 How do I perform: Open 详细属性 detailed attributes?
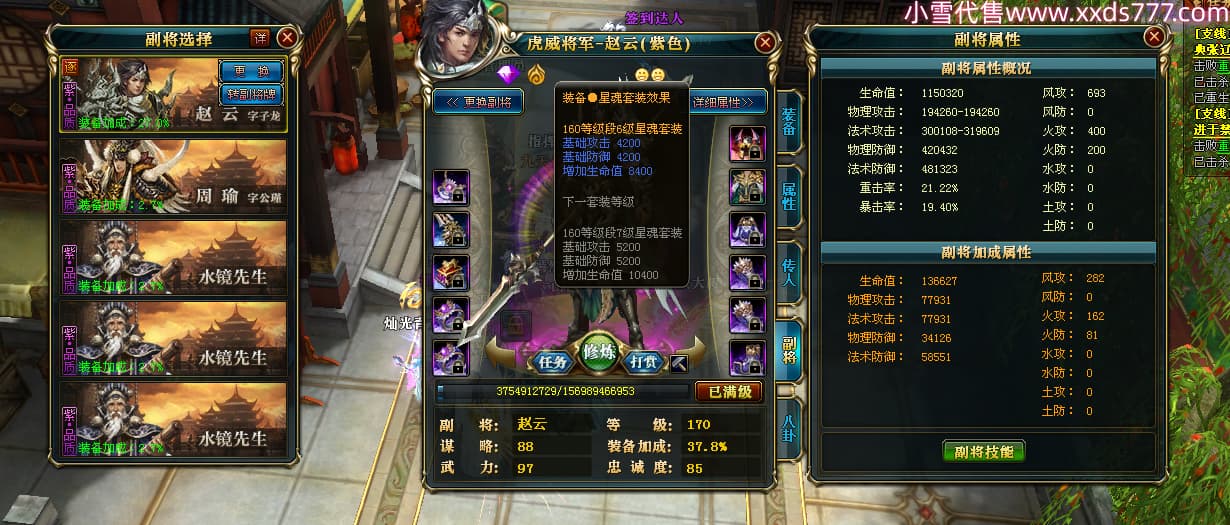click(x=727, y=102)
